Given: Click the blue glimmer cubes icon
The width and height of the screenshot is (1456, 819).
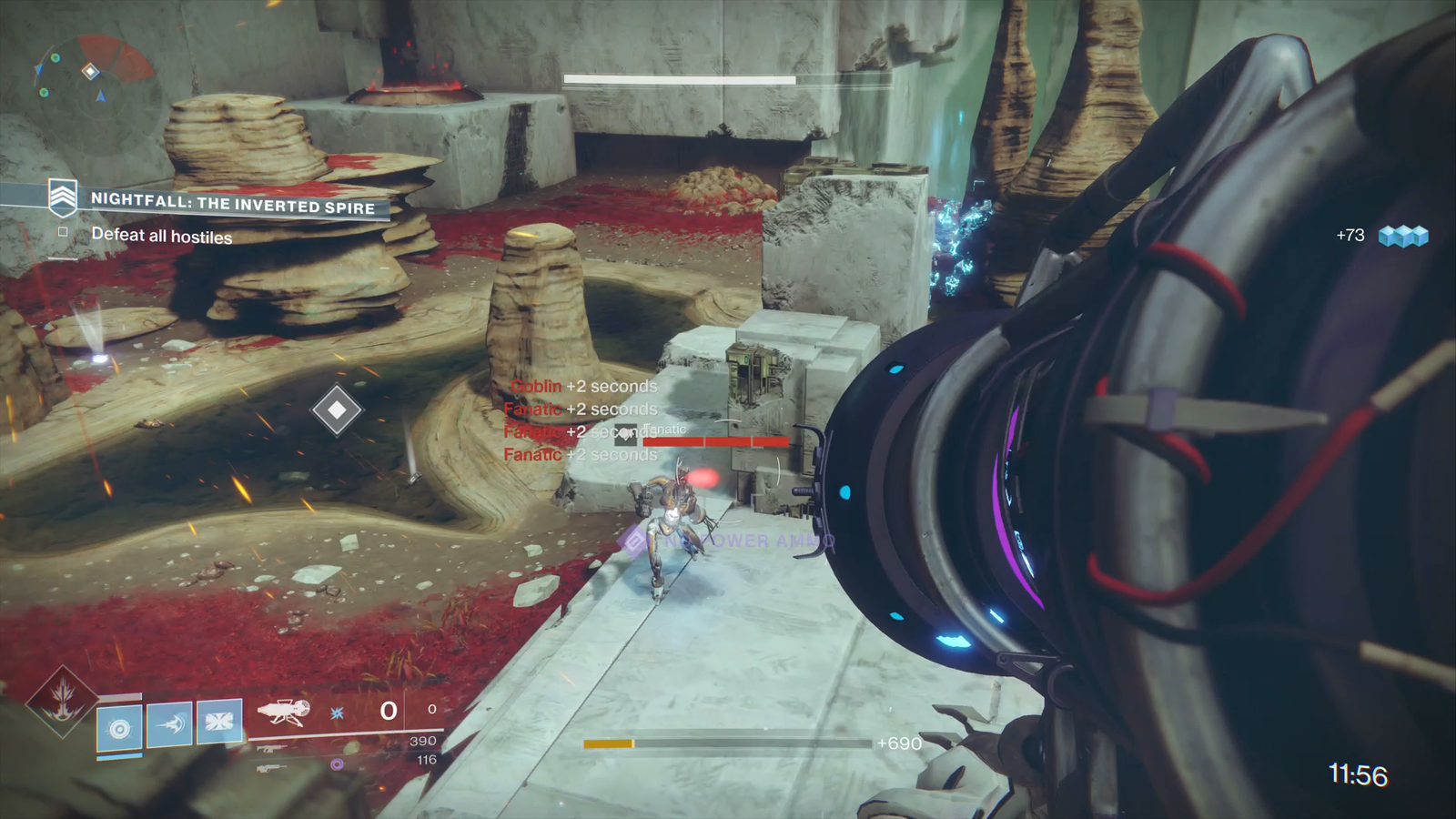Looking at the screenshot, I should 1402,237.
